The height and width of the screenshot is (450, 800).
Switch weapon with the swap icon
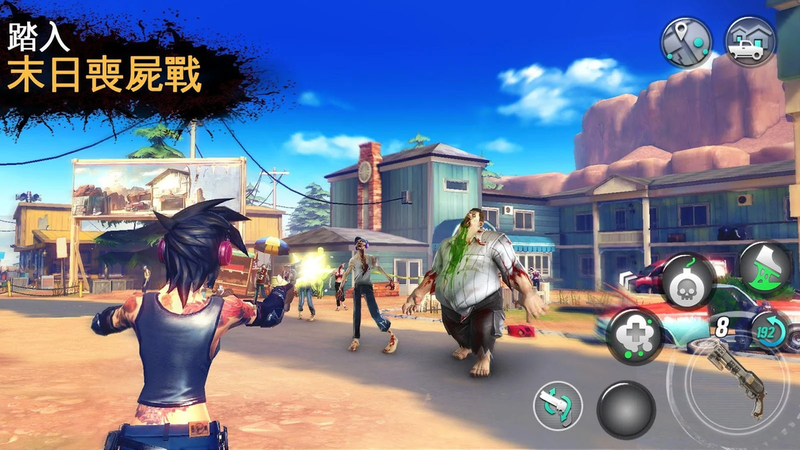click(557, 406)
